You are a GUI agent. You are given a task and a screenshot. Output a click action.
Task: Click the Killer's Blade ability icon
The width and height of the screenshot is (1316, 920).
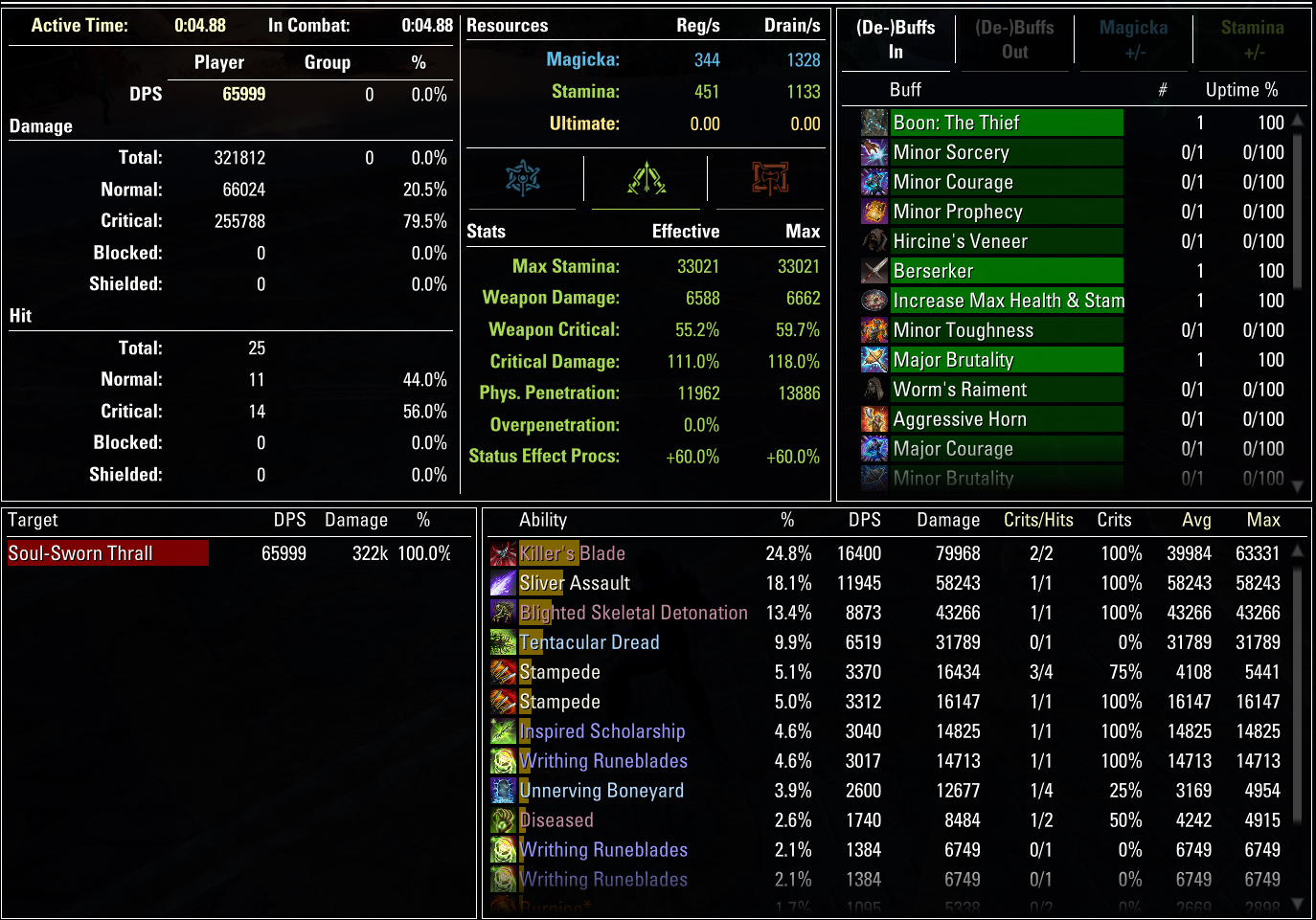tap(503, 553)
